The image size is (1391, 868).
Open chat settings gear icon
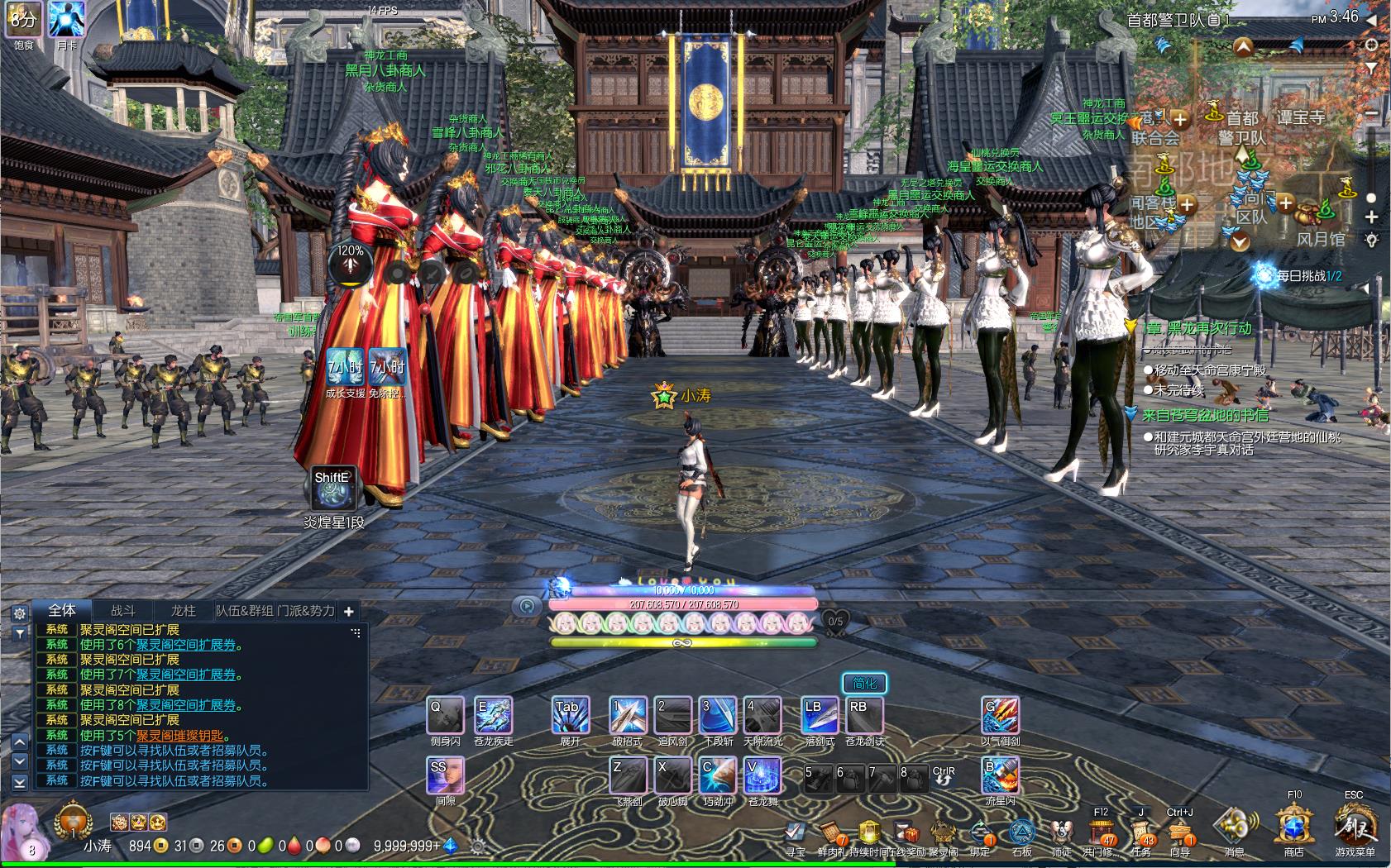(20, 613)
